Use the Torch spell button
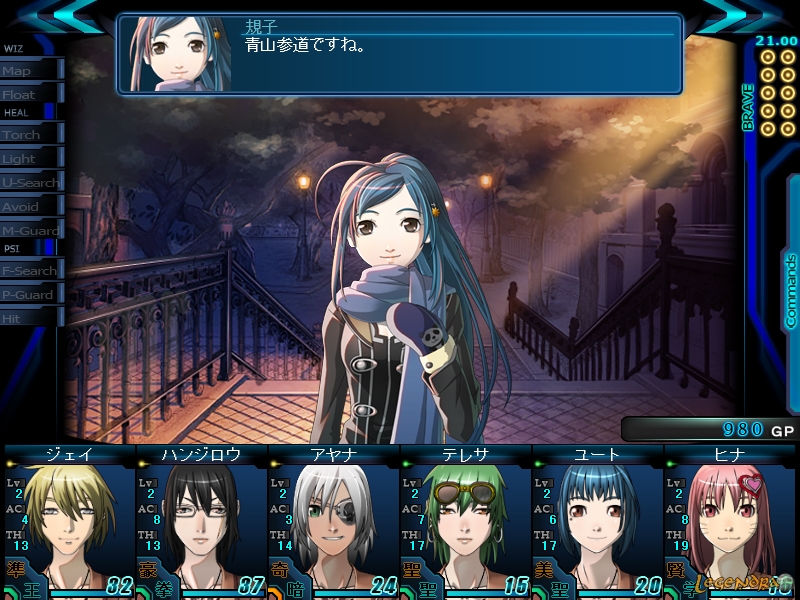The height and width of the screenshot is (600, 800). [30, 135]
